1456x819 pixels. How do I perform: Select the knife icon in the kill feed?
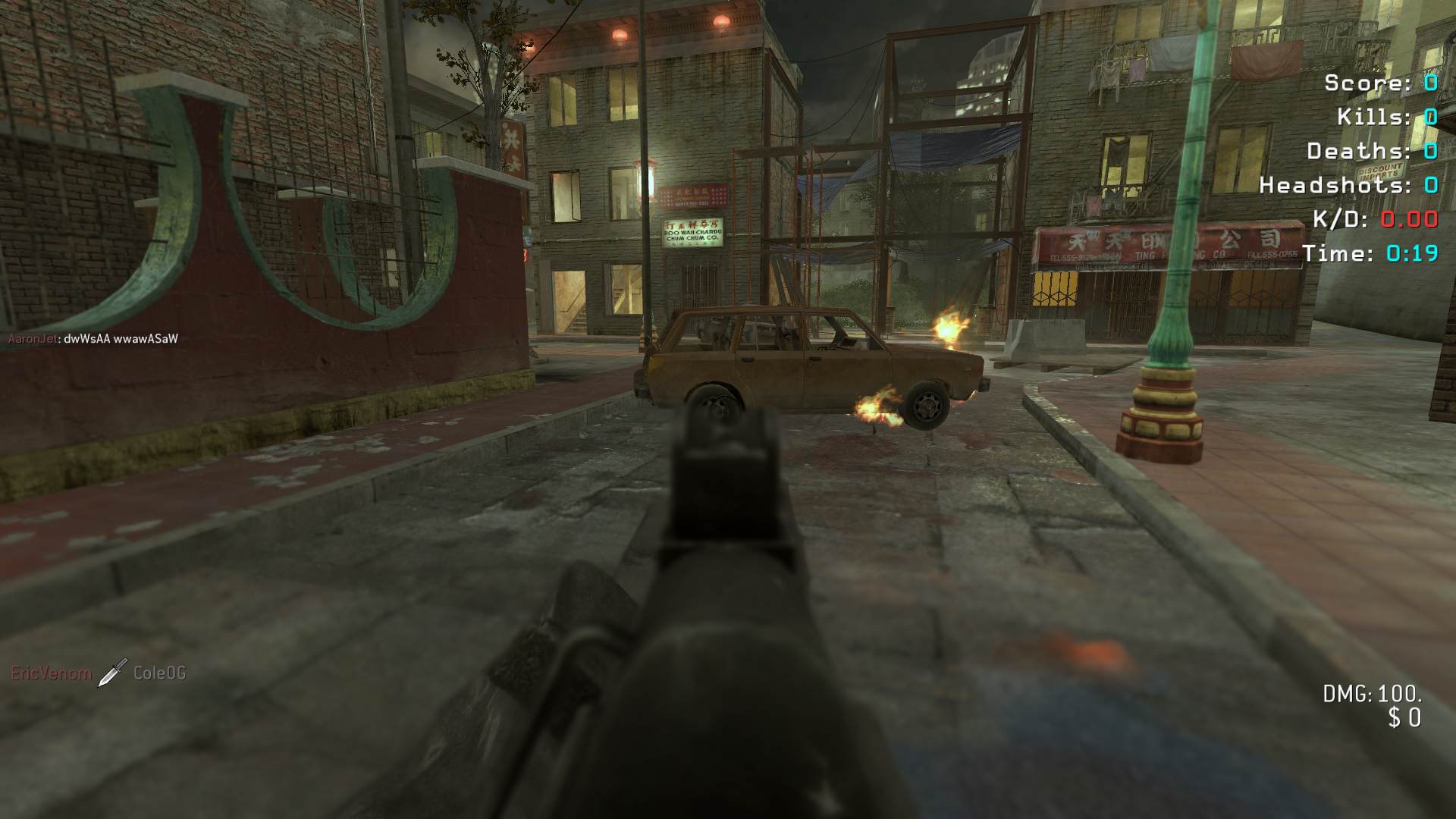click(112, 673)
